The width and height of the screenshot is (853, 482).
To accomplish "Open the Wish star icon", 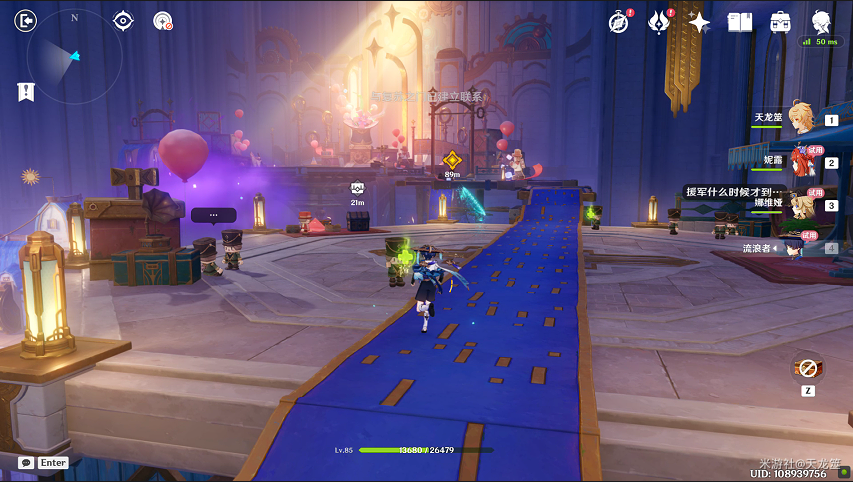I will pos(699,22).
